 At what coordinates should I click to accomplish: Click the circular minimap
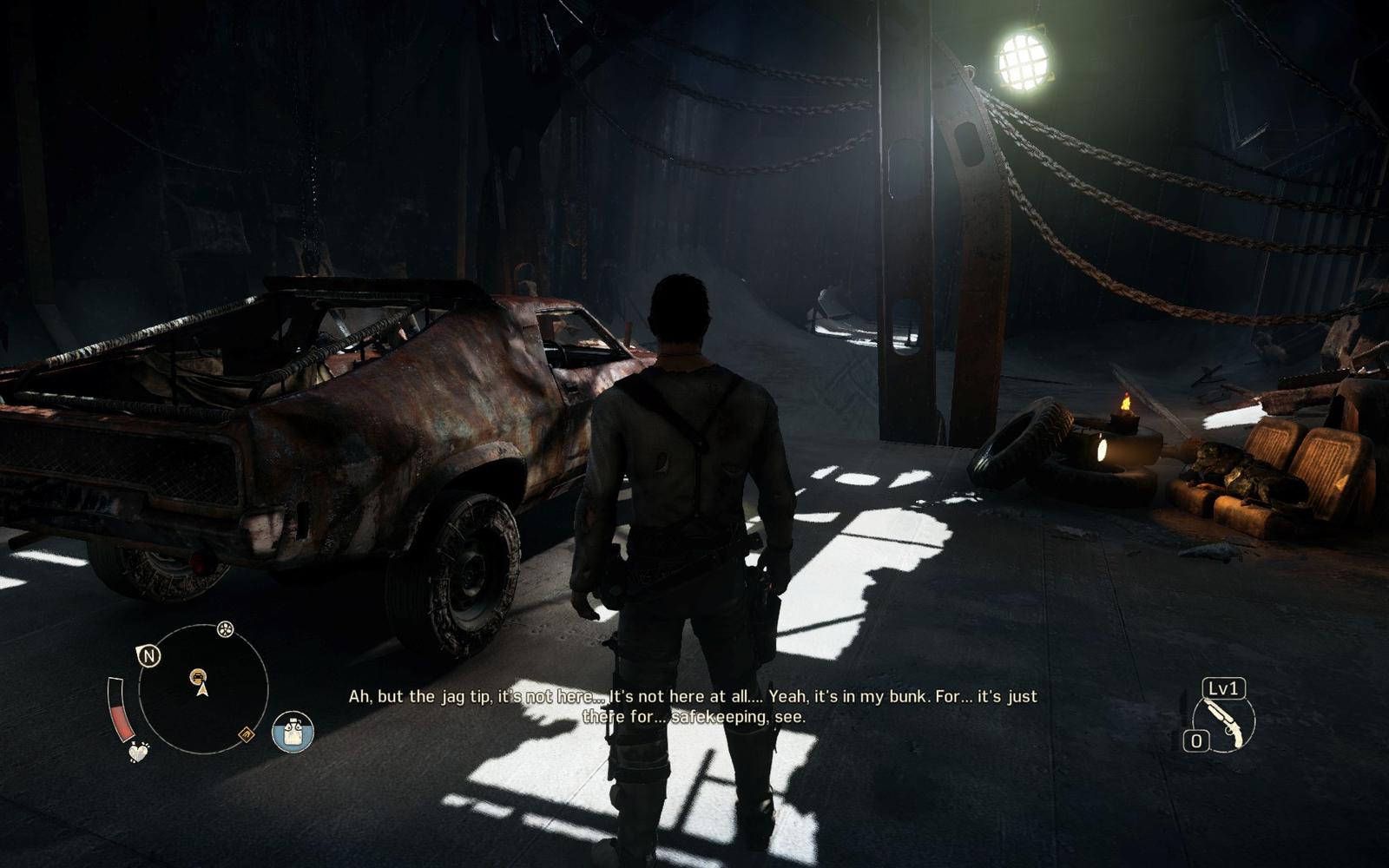click(202, 689)
